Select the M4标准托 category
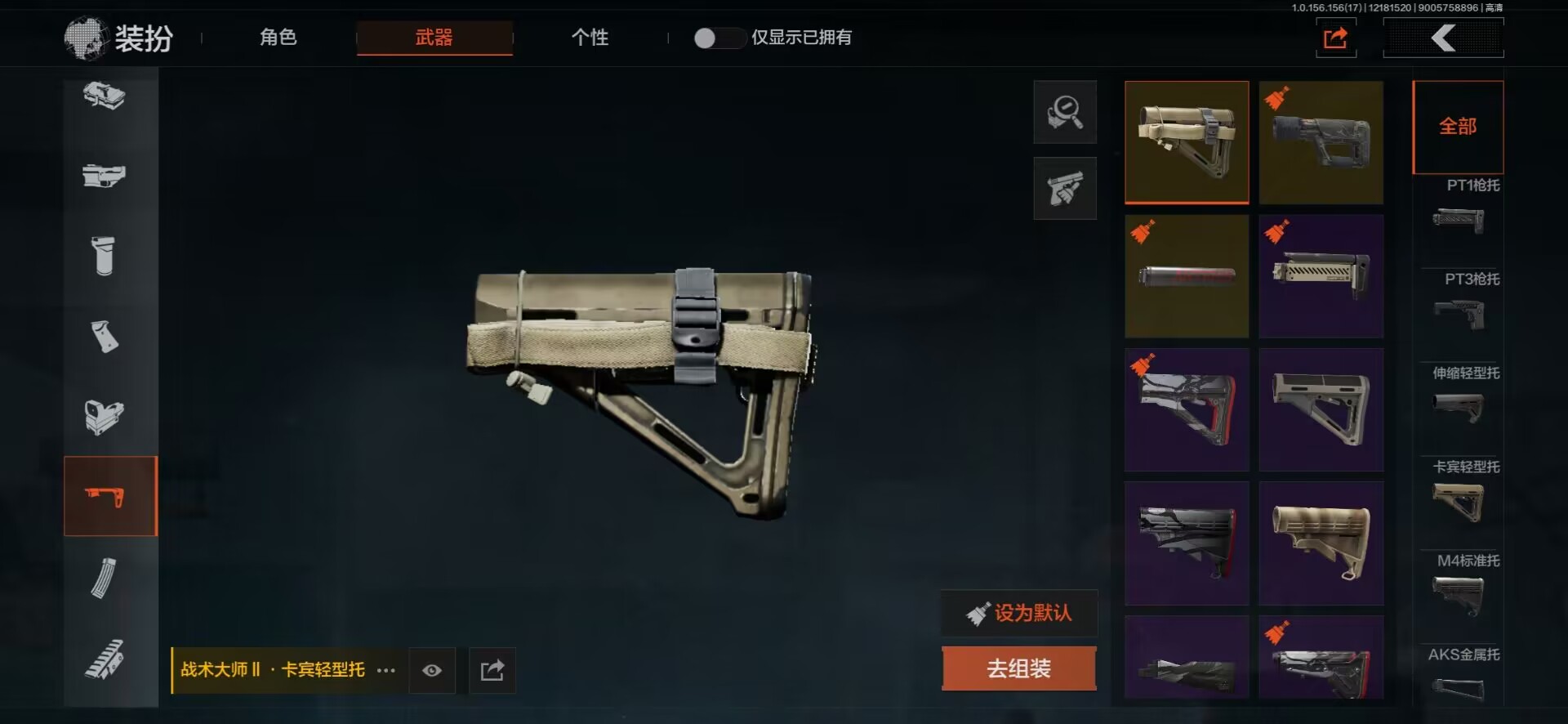 click(x=1460, y=584)
